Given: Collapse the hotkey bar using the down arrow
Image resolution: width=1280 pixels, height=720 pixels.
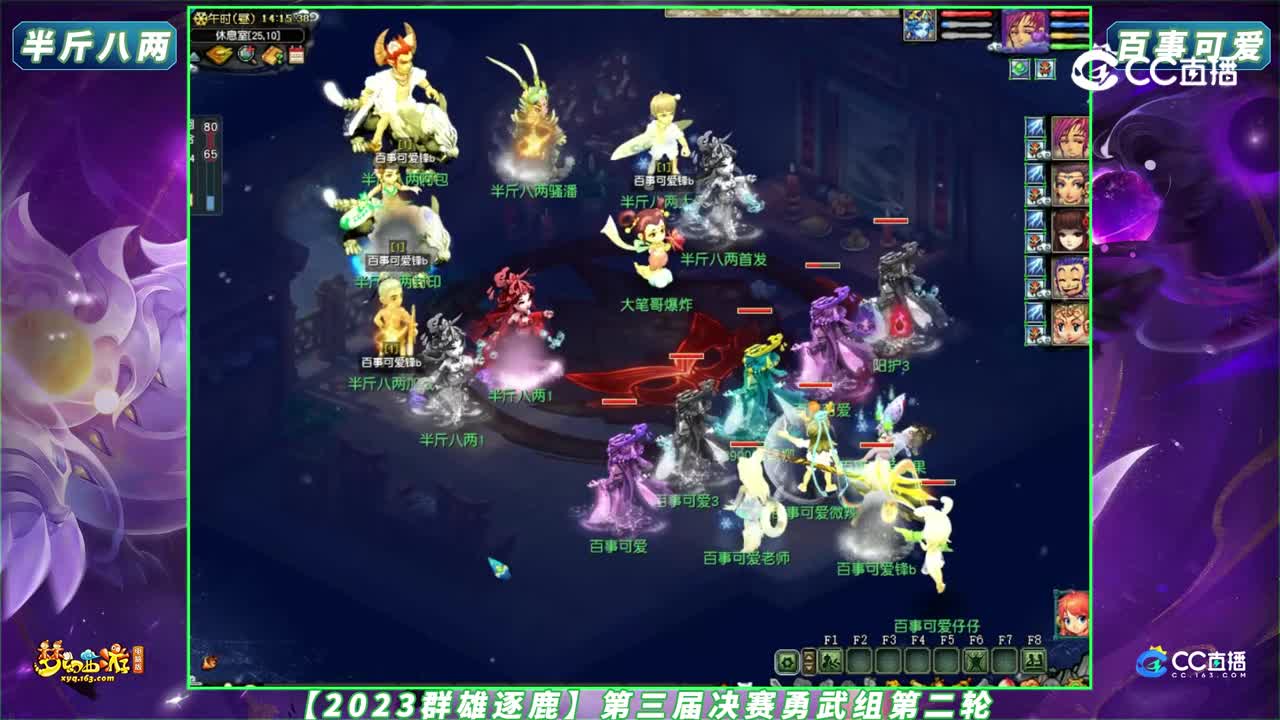Looking at the screenshot, I should click(x=809, y=667).
